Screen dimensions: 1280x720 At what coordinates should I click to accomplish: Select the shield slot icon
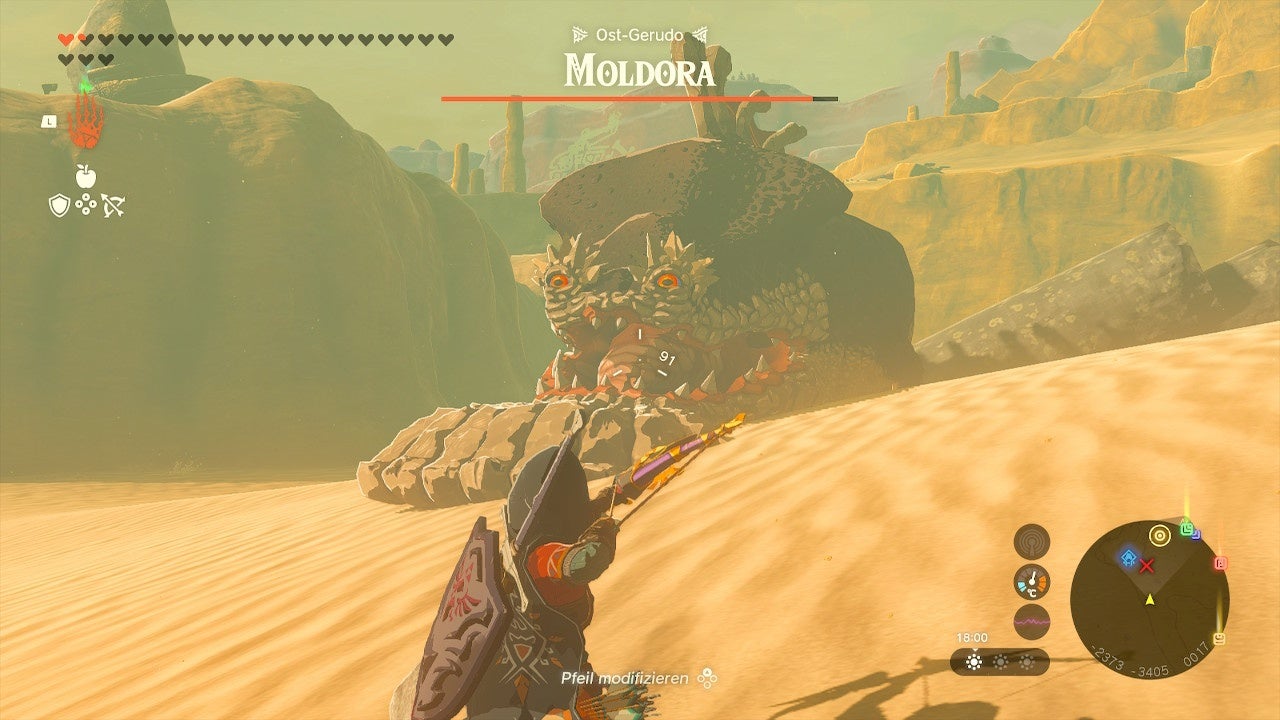(58, 205)
